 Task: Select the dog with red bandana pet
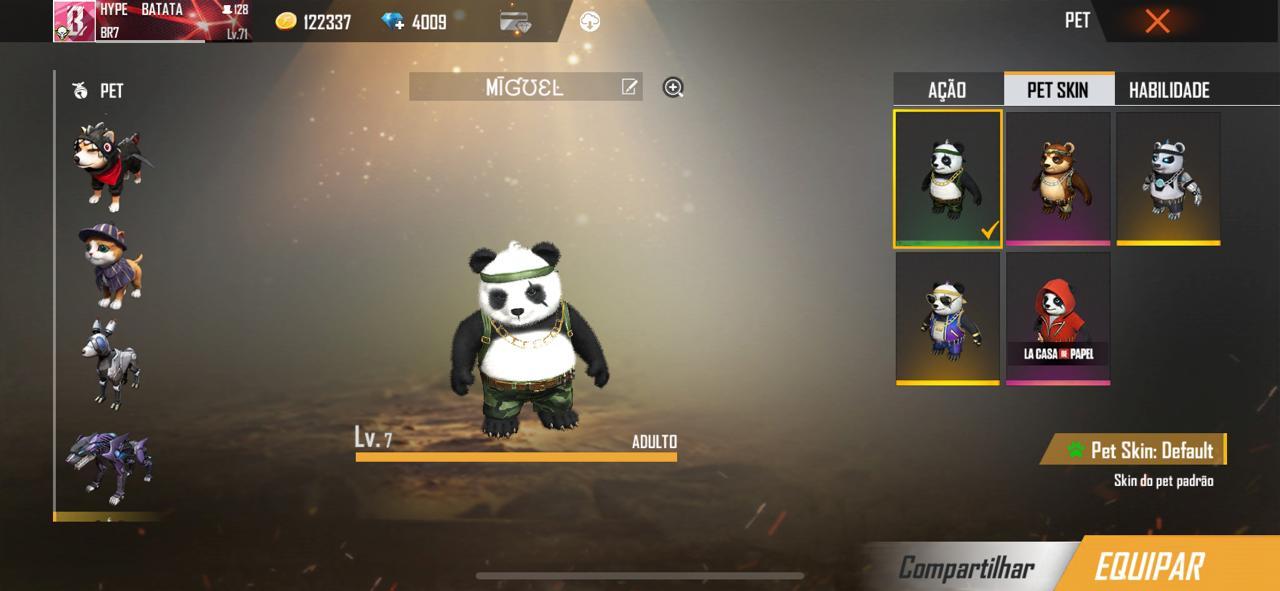(110, 166)
